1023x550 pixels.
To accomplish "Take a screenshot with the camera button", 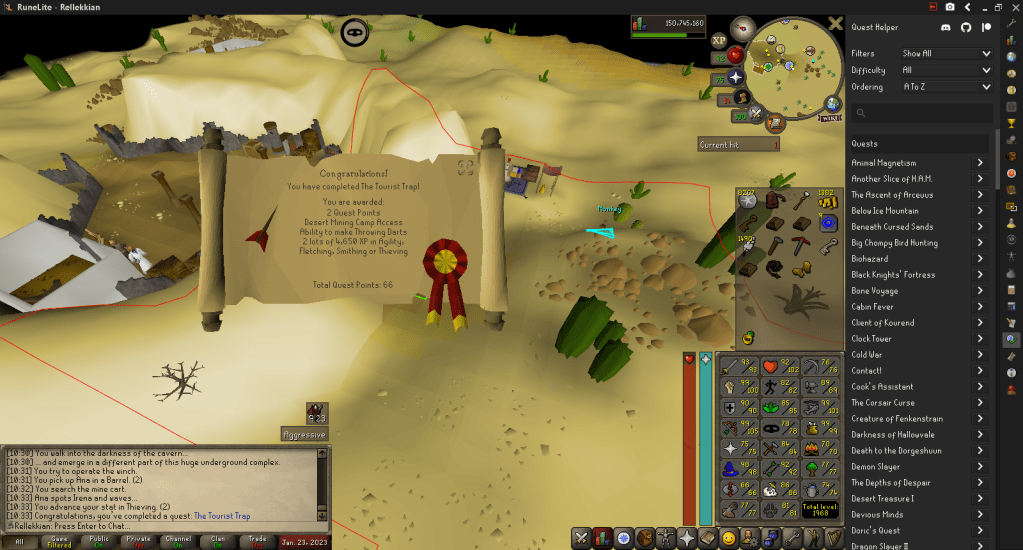I will coord(949,7).
